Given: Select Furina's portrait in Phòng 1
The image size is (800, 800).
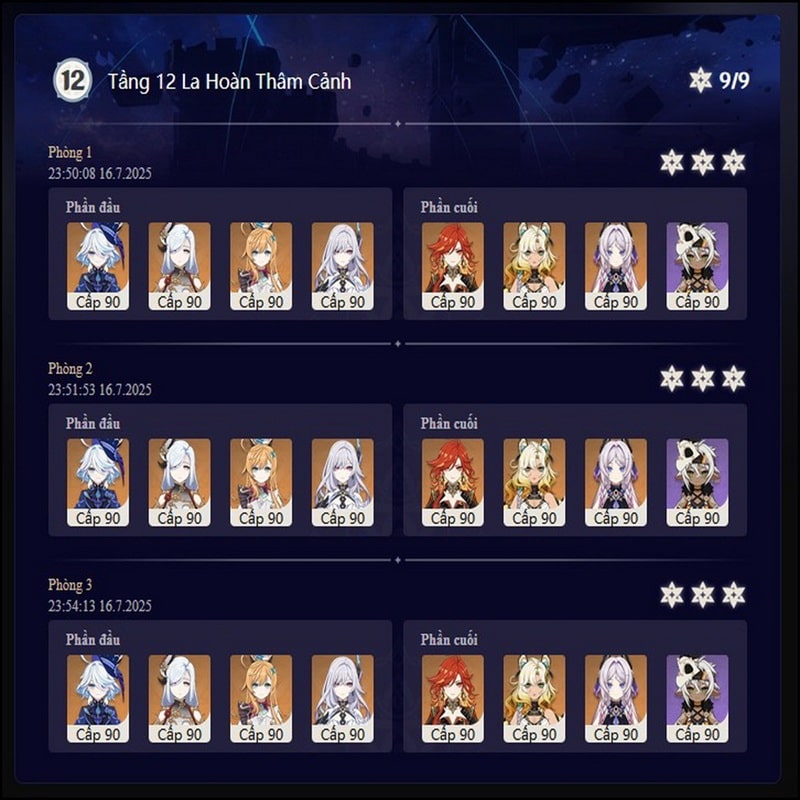Looking at the screenshot, I should (x=97, y=257).
